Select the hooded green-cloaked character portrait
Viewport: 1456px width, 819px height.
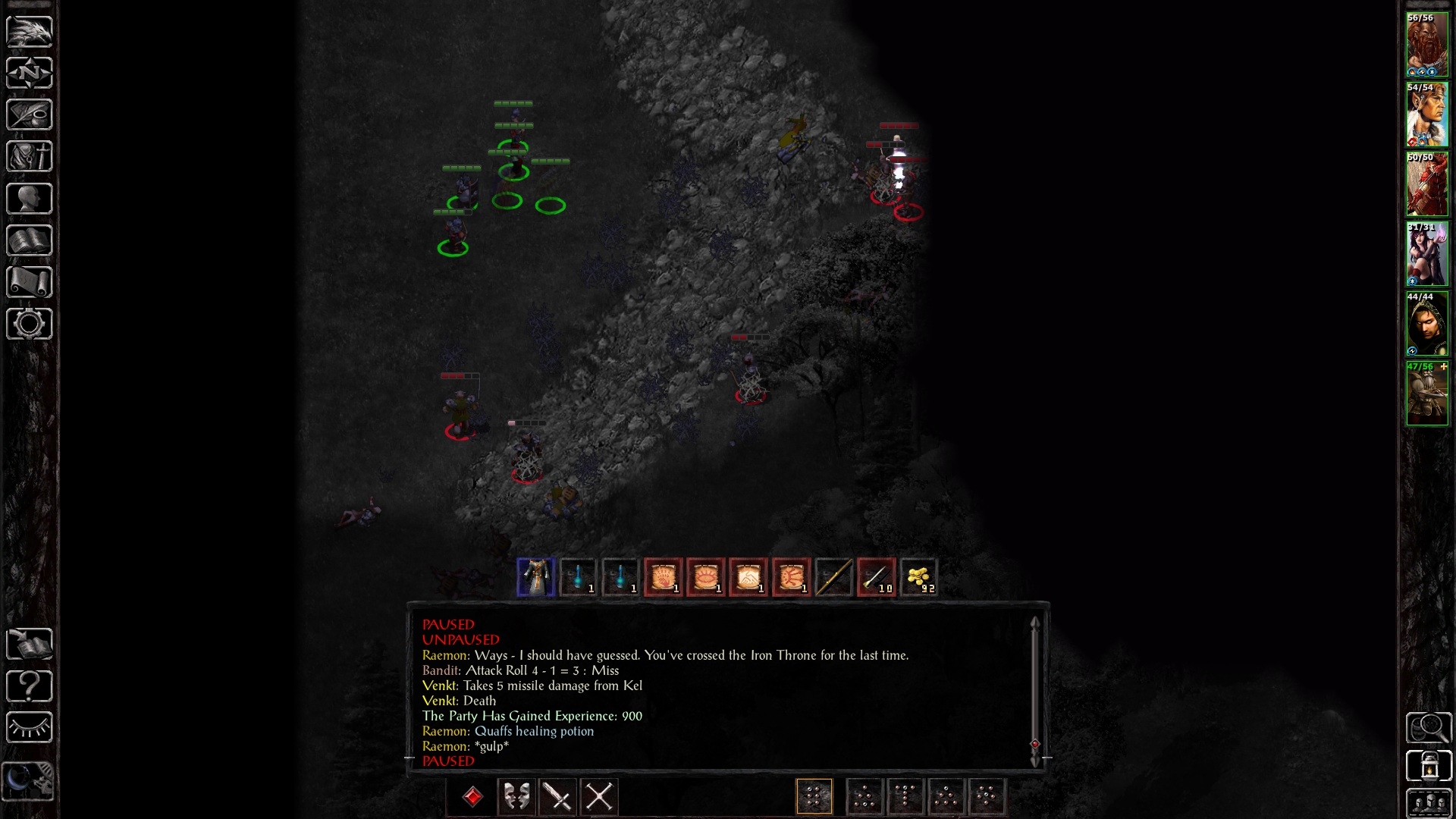coord(1426,324)
